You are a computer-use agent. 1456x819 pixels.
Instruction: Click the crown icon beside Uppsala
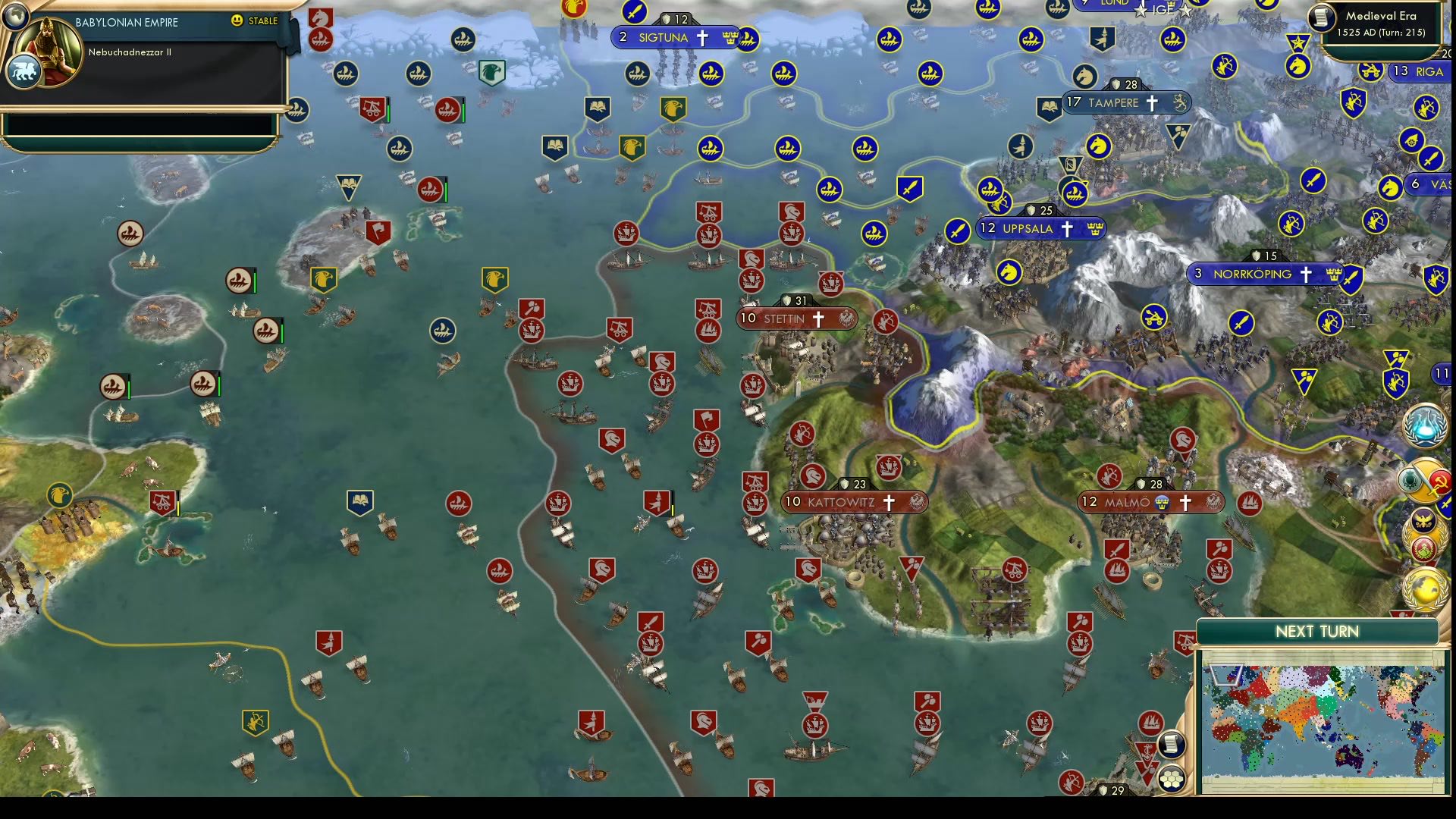[1095, 228]
